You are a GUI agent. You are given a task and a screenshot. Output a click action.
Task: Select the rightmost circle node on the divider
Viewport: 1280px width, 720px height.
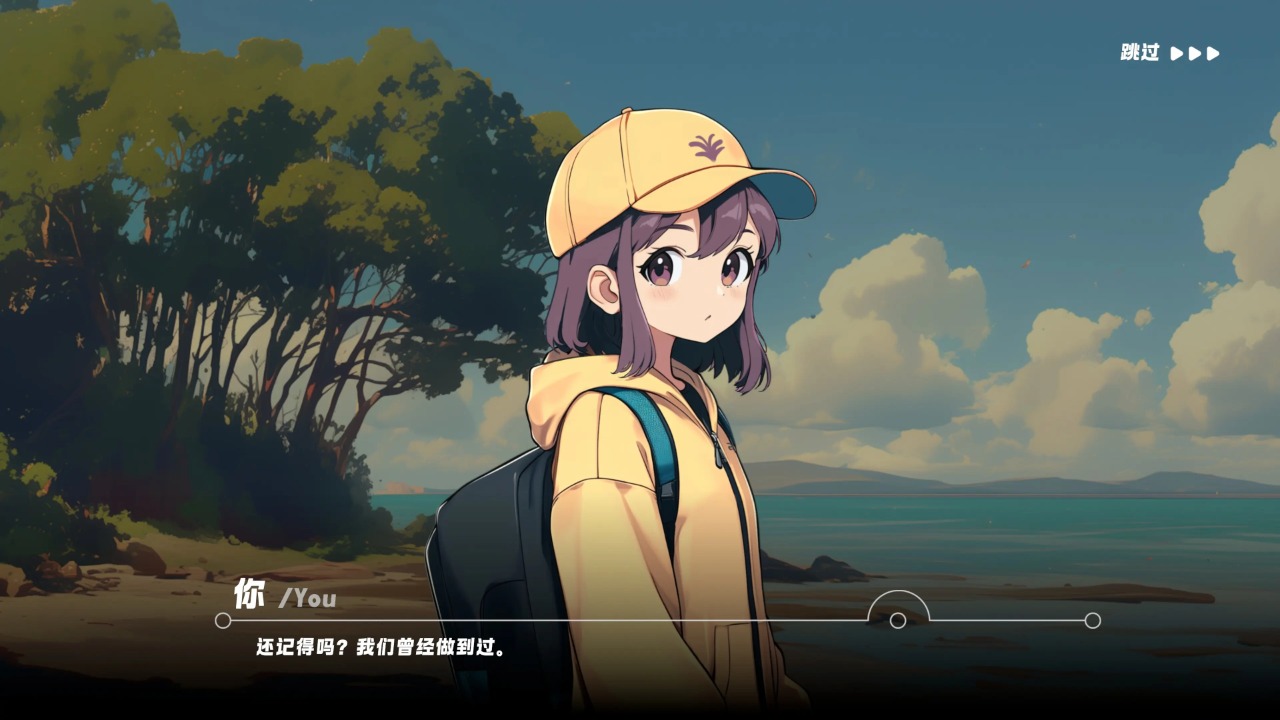[1093, 620]
